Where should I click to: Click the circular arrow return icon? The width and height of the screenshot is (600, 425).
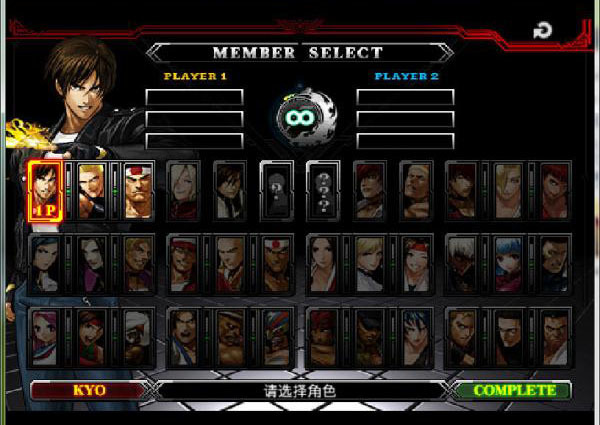pos(542,31)
